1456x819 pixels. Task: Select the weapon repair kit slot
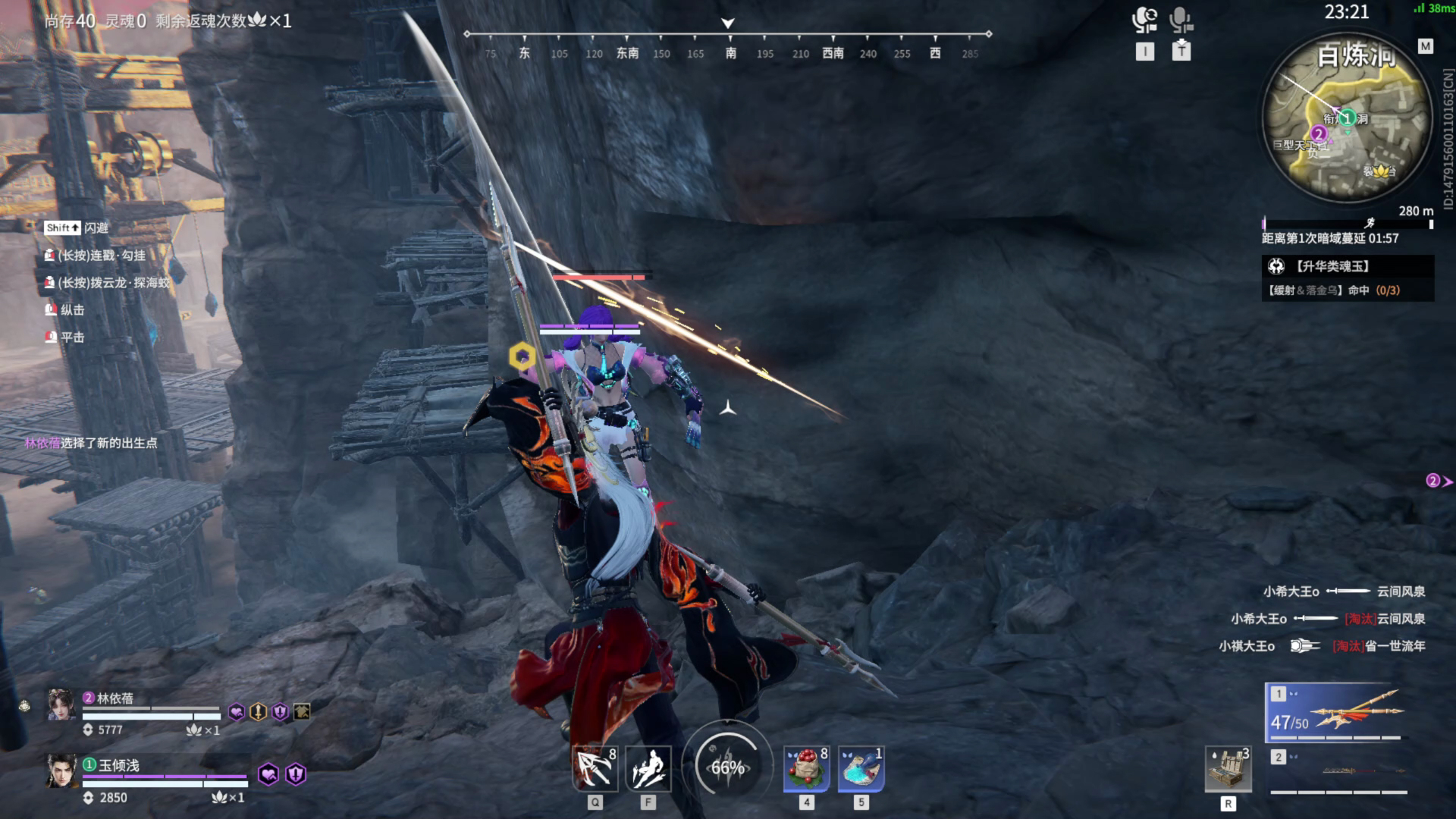(x=1228, y=769)
